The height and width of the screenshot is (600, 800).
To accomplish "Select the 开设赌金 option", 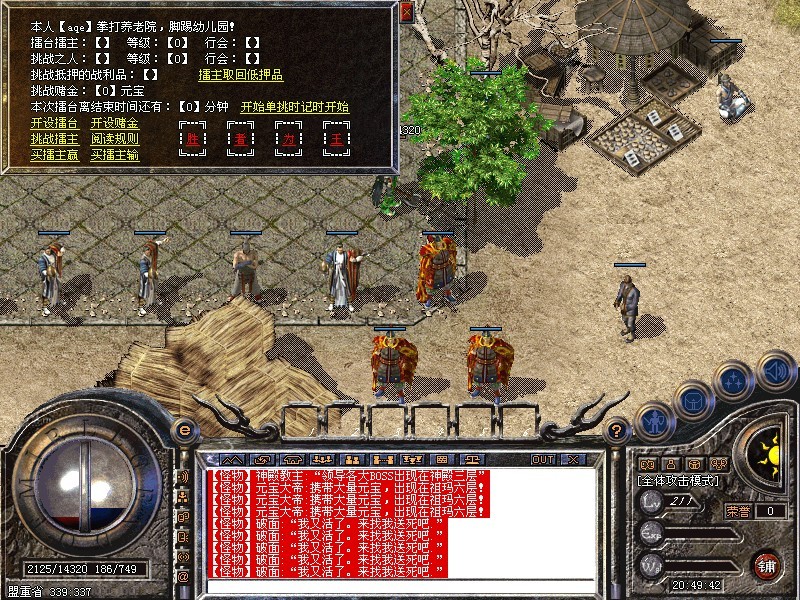I will tap(115, 122).
